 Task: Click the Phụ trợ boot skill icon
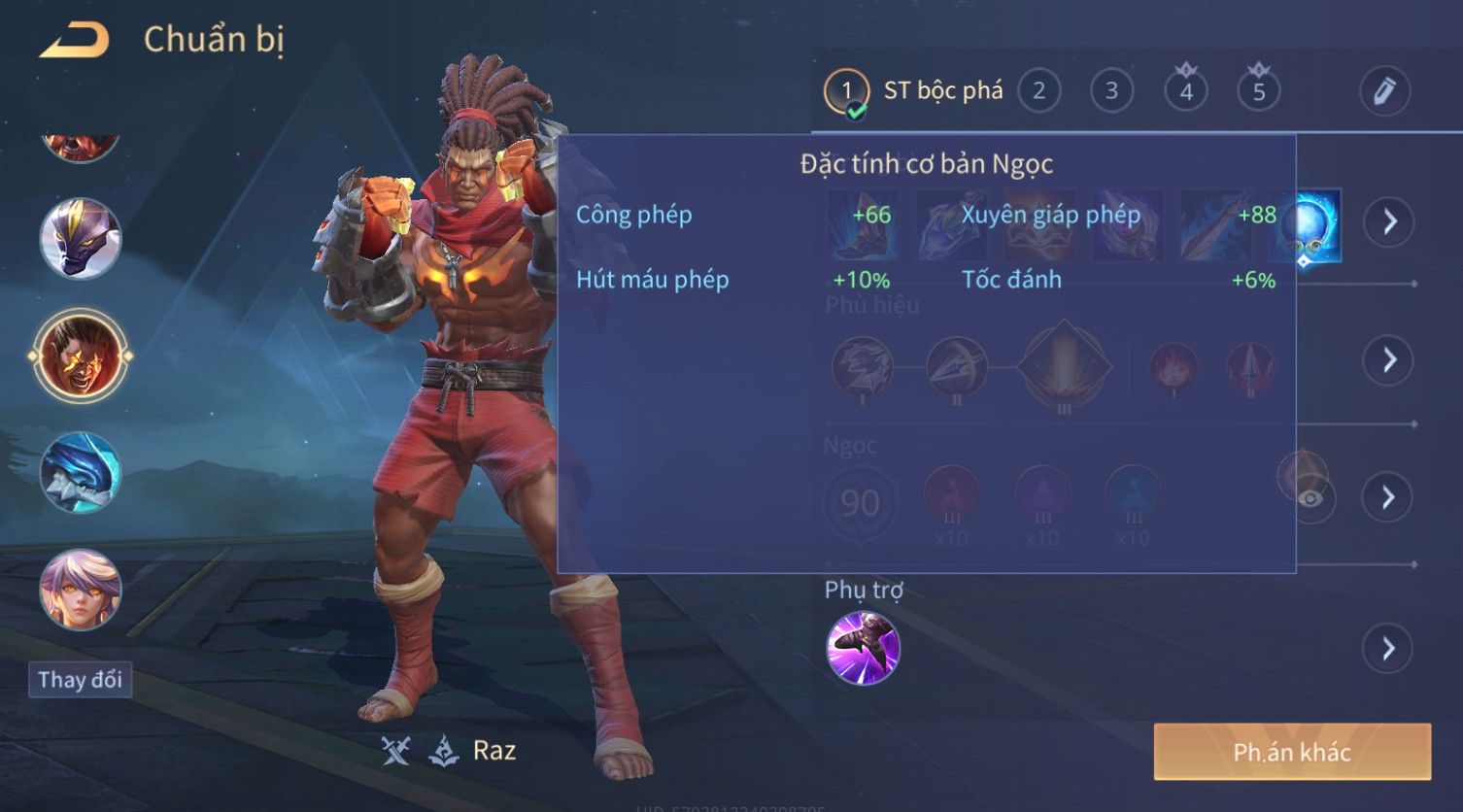[863, 648]
